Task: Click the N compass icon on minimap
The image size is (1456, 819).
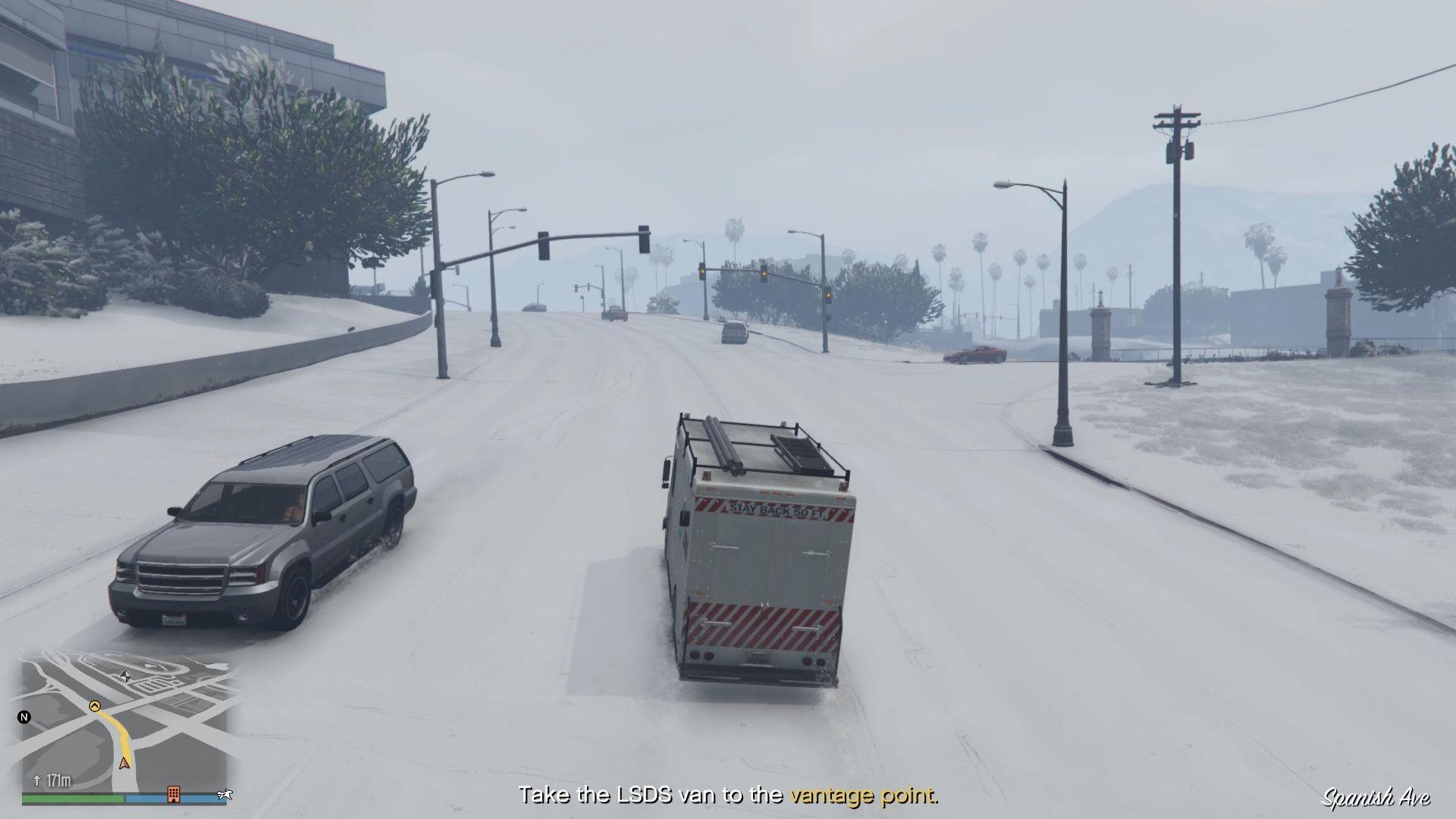Action: [x=25, y=717]
